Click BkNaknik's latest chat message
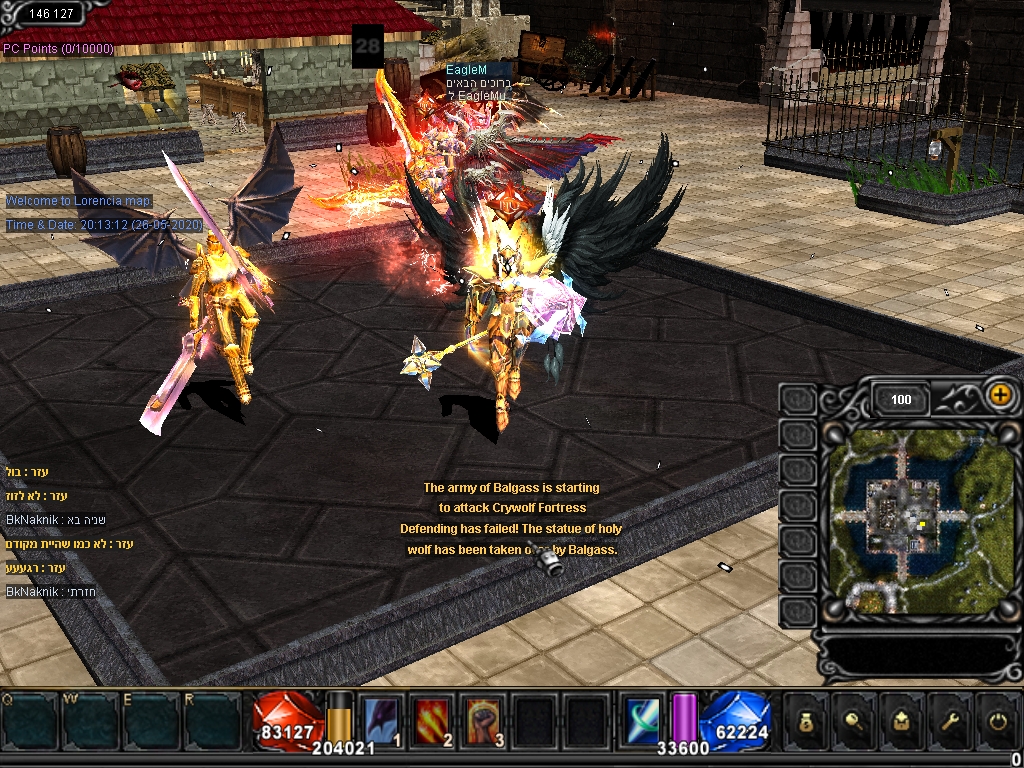 50,592
